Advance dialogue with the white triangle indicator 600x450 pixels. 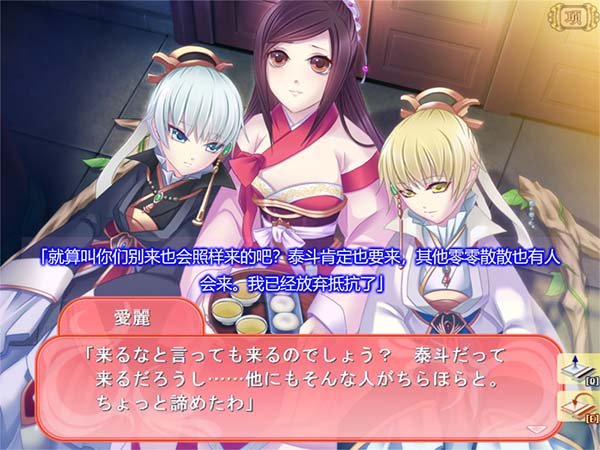[x=538, y=427]
